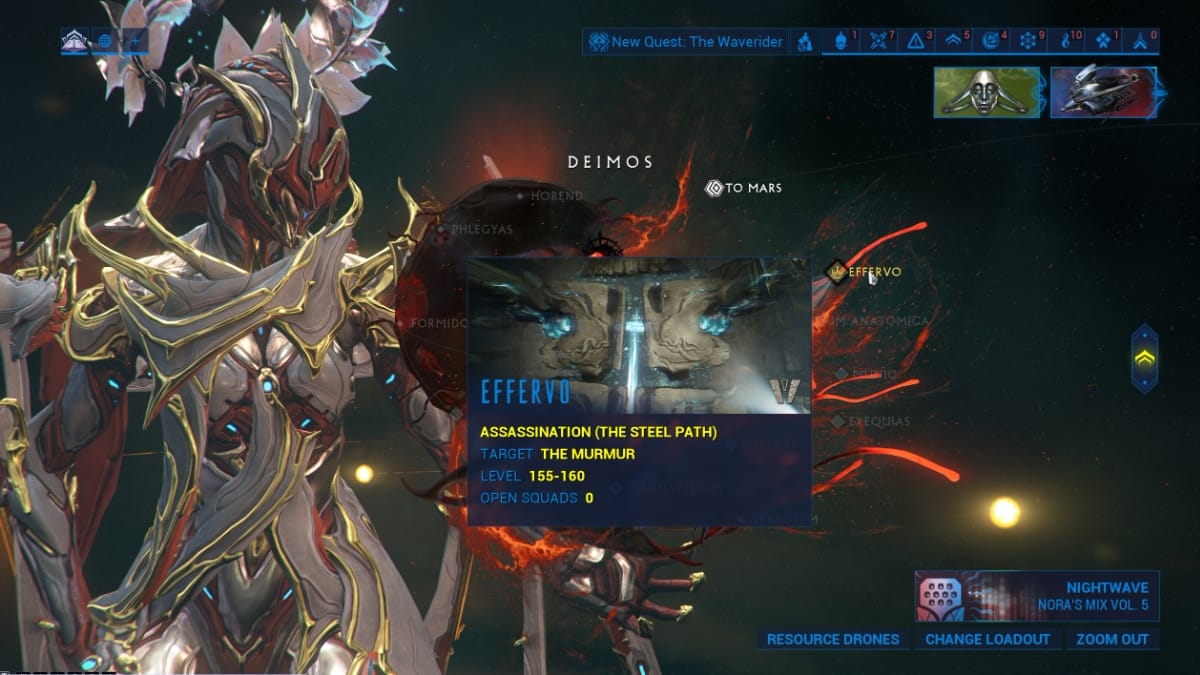
Task: Zoom out of the star chart
Action: 1112,639
